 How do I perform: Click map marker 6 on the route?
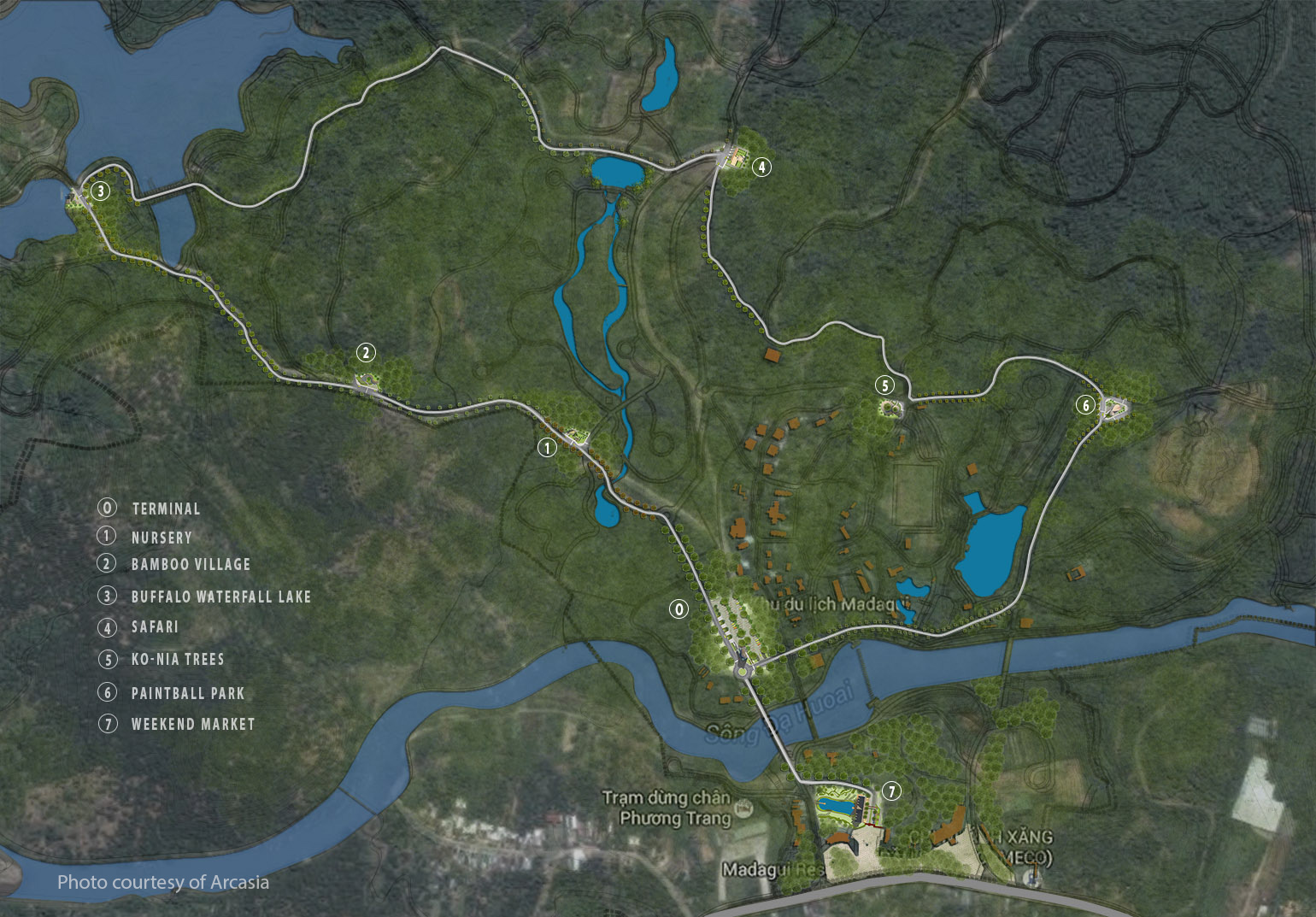[1086, 405]
